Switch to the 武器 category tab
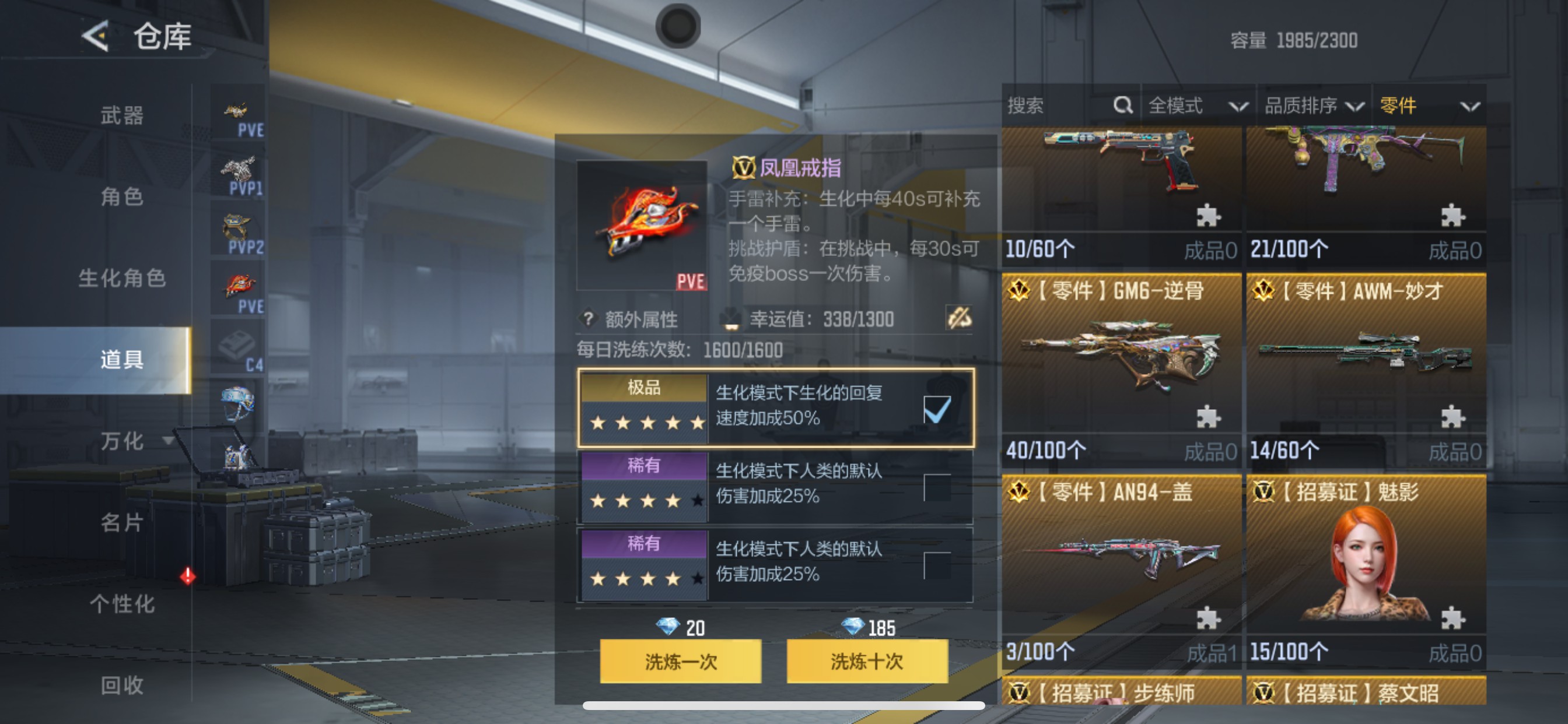Viewport: 1568px width, 724px height. (121, 115)
